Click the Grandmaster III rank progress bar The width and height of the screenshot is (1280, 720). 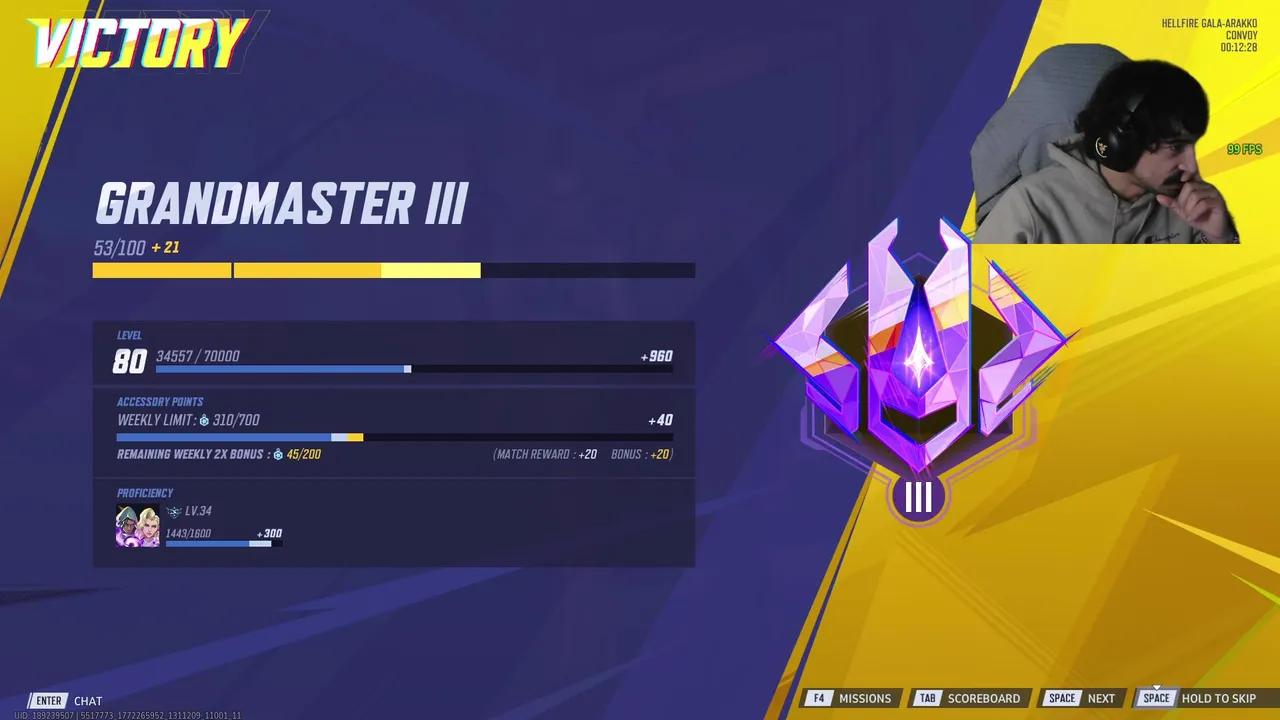coord(393,270)
